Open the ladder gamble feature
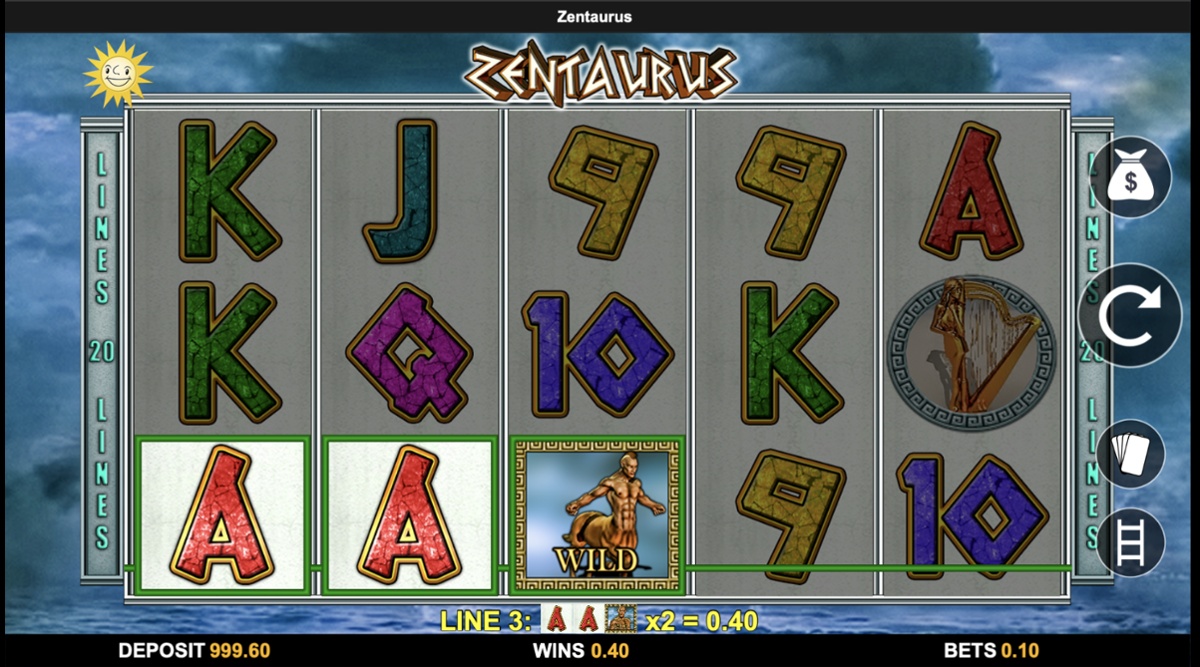The image size is (1200, 667). (1131, 541)
